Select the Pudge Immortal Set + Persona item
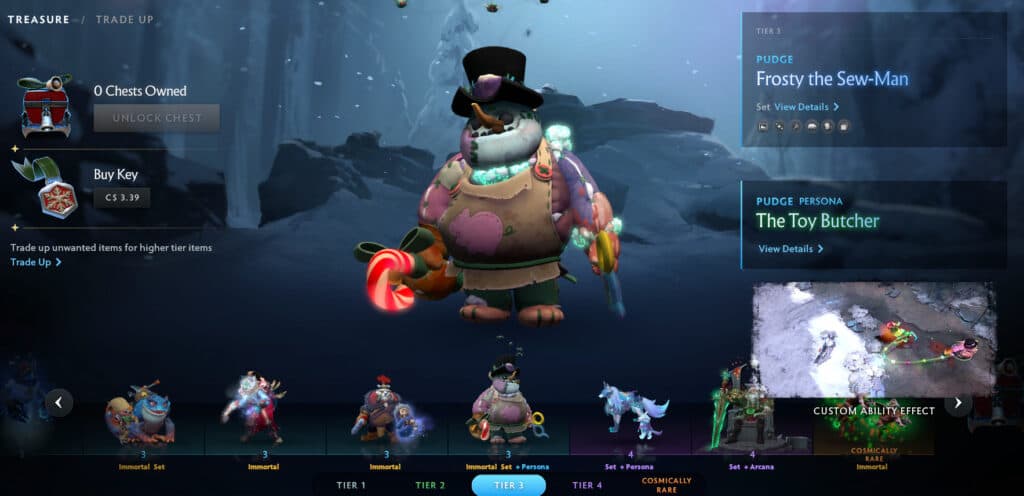This screenshot has width=1024, height=496. [x=508, y=410]
